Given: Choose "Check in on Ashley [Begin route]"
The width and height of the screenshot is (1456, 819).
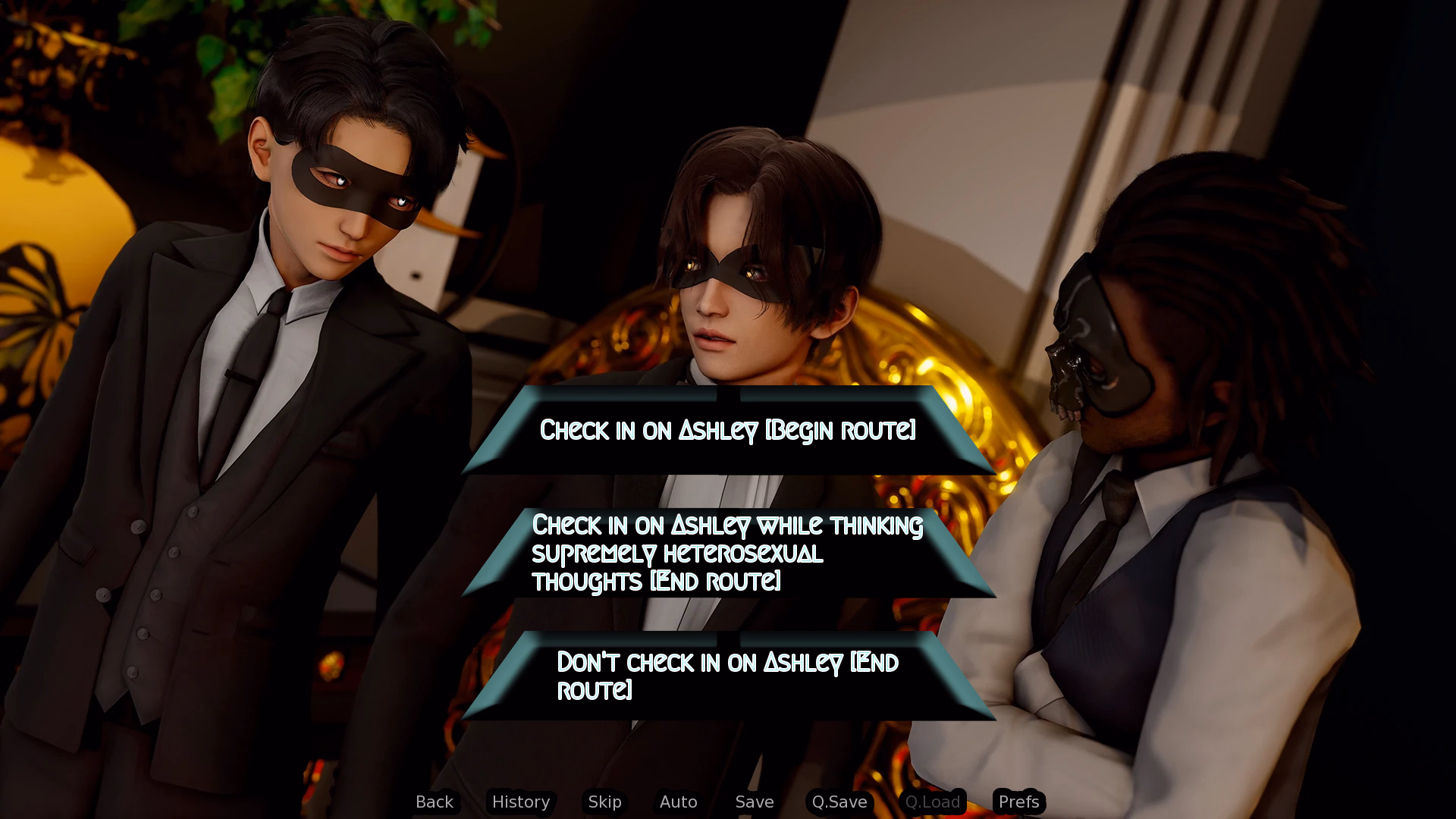Looking at the screenshot, I should pos(728,430).
